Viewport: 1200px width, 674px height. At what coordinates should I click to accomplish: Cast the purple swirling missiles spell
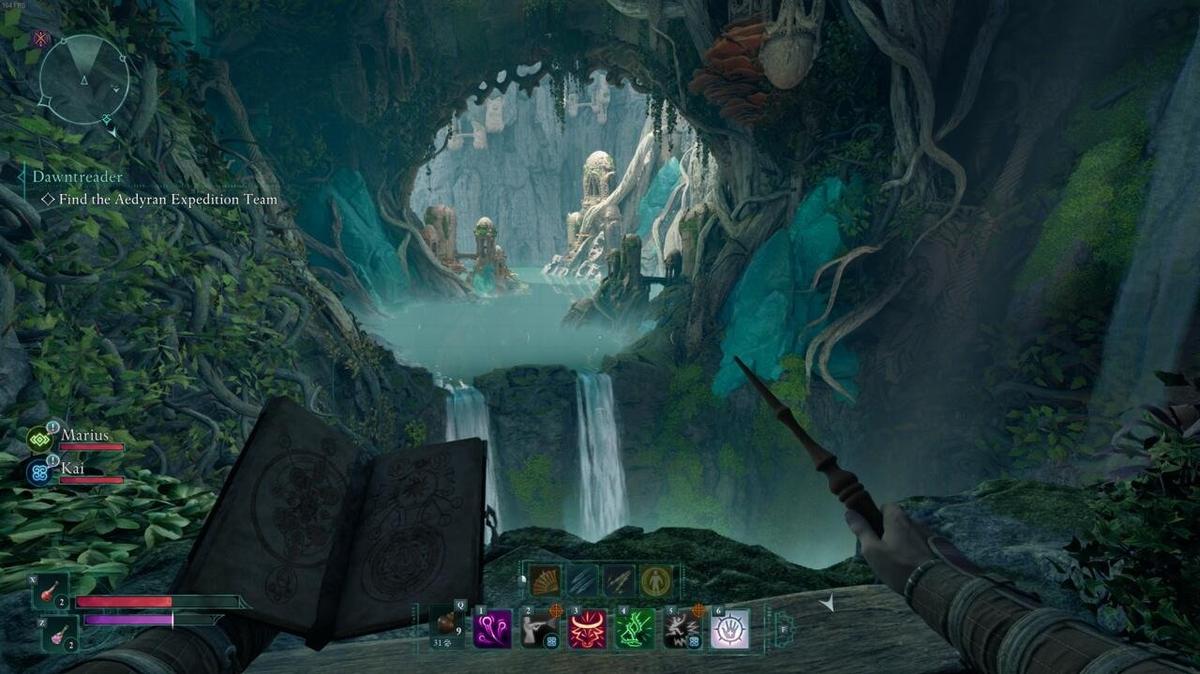click(x=492, y=630)
